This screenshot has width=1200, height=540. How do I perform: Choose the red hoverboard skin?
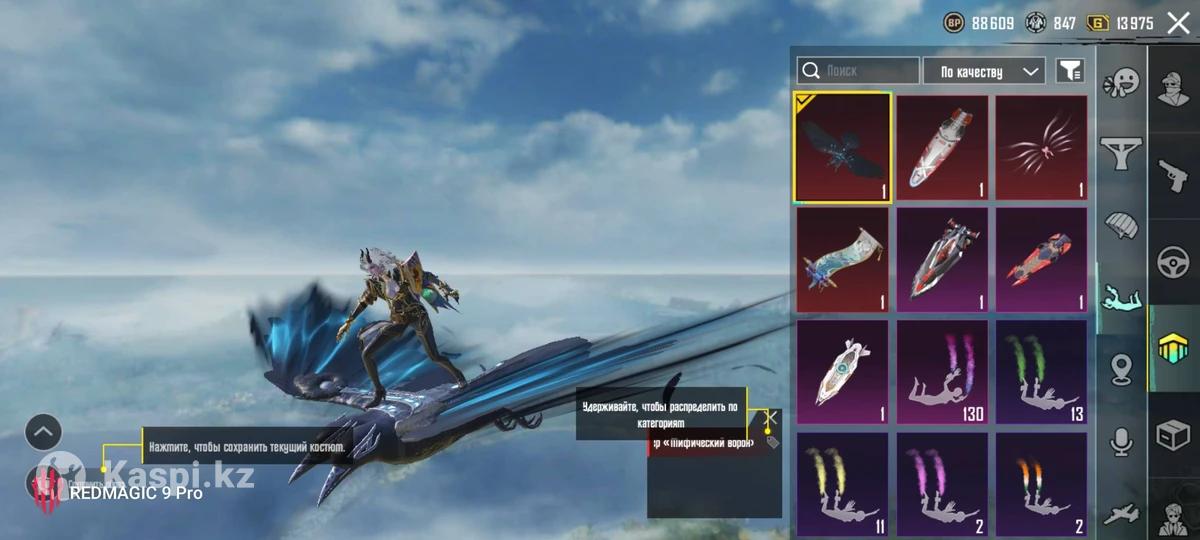pyautogui.click(x=1041, y=260)
